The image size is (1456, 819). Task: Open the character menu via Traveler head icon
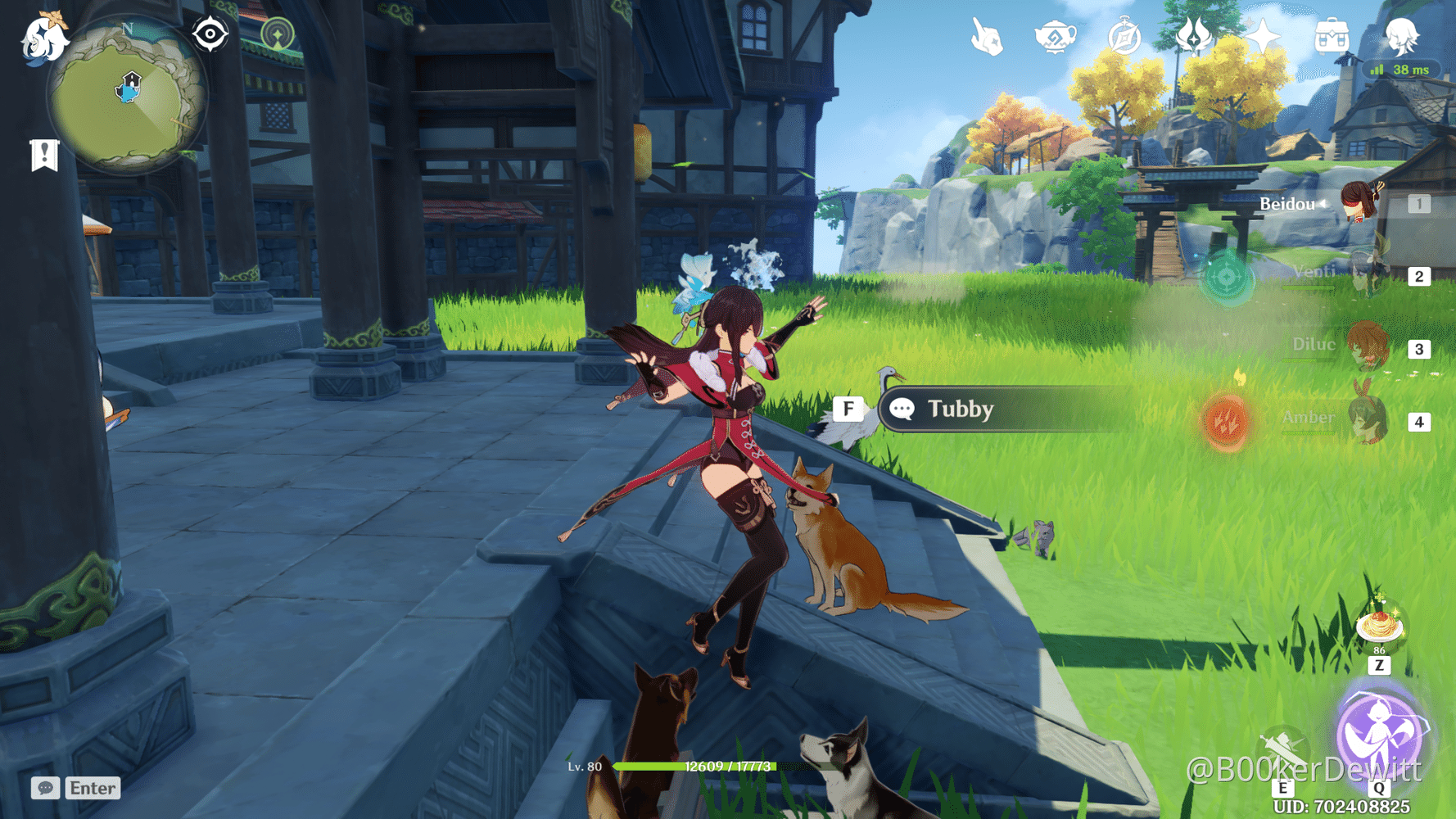(1401, 35)
